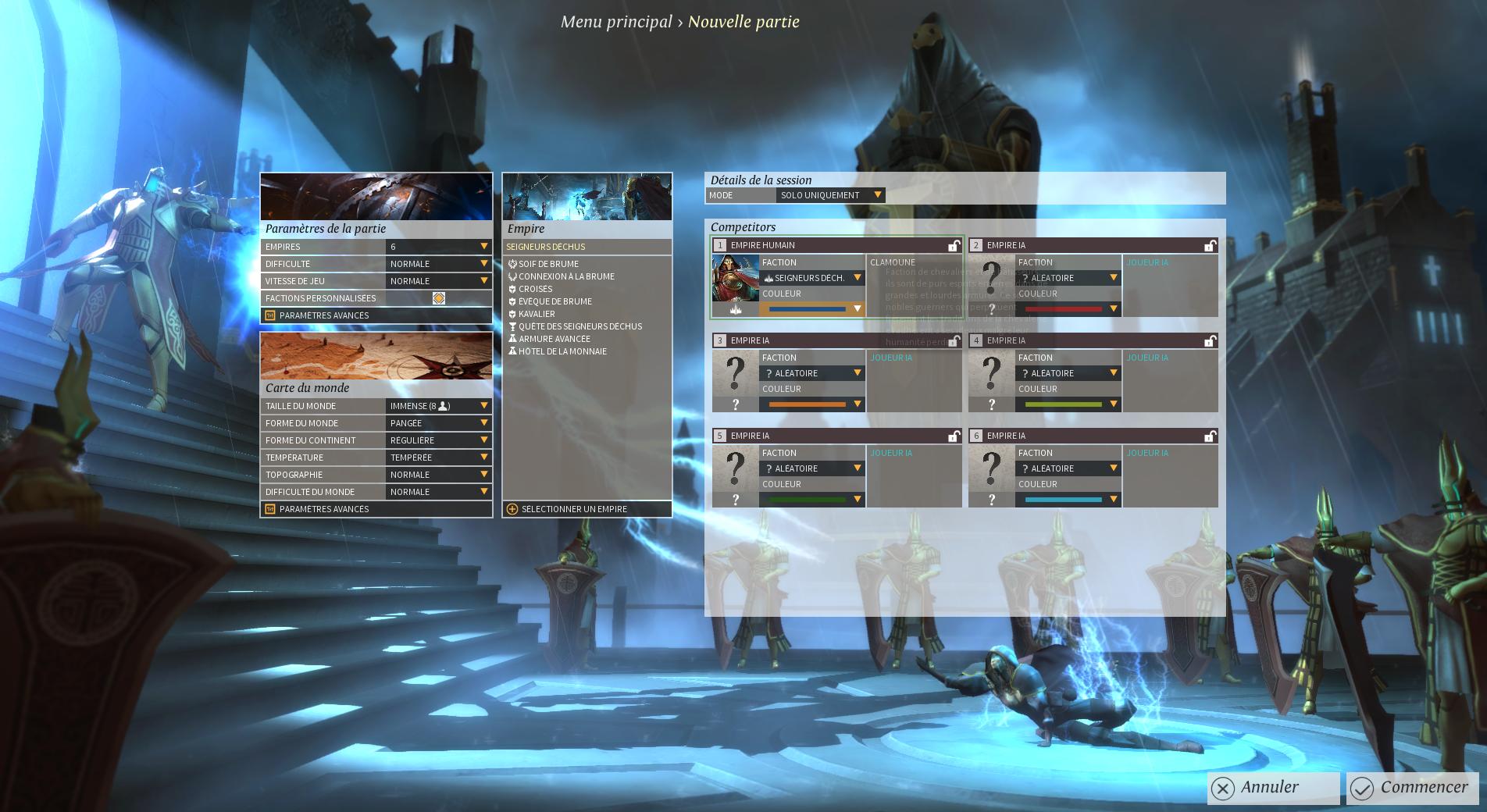The image size is (1487, 812).
Task: Click the Armure Avancée technology icon
Action: click(x=514, y=339)
